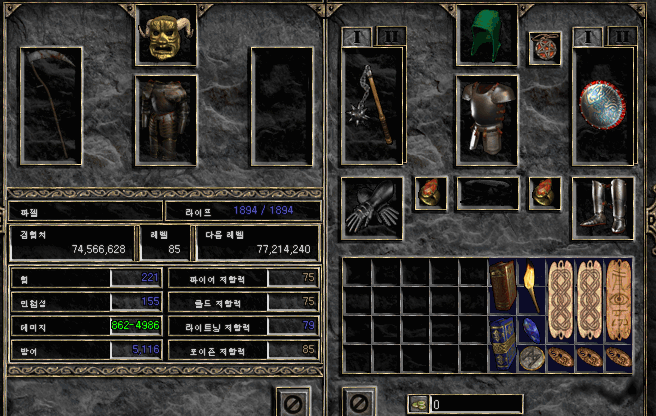Select the green hood helmet slot
The image size is (656, 416).
487,37
